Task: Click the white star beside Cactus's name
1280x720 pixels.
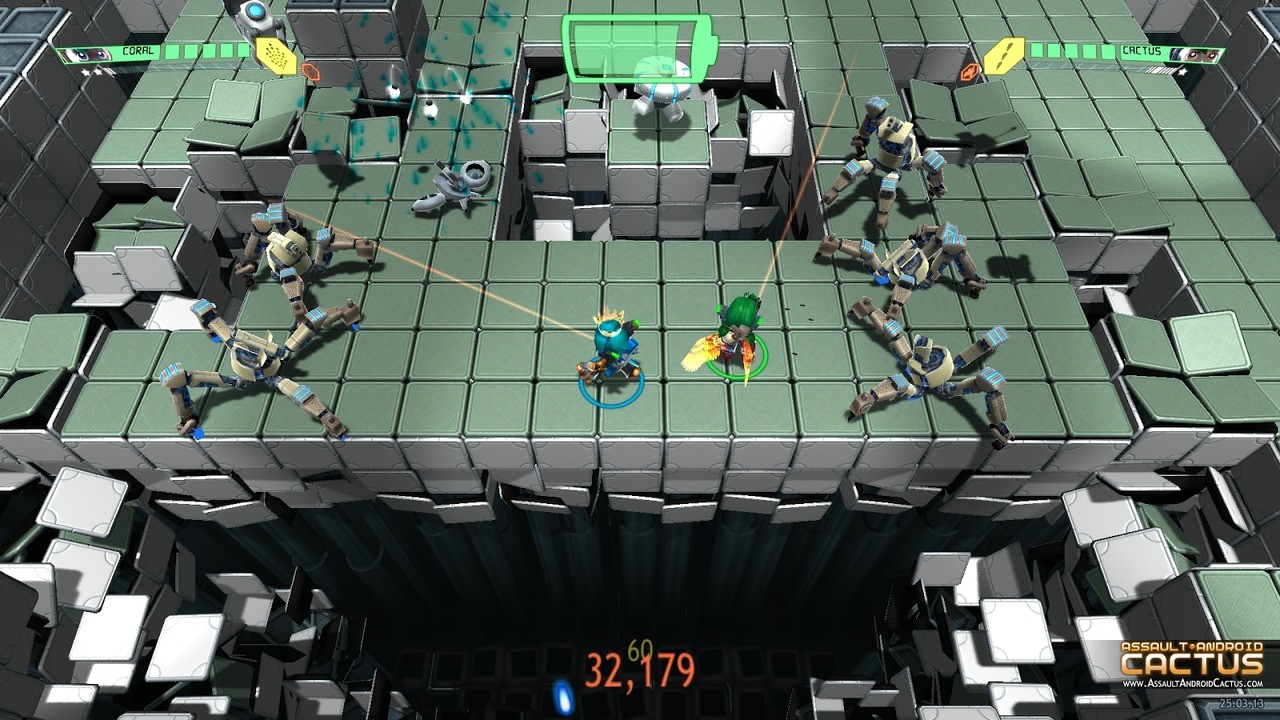Action: 1182,71
